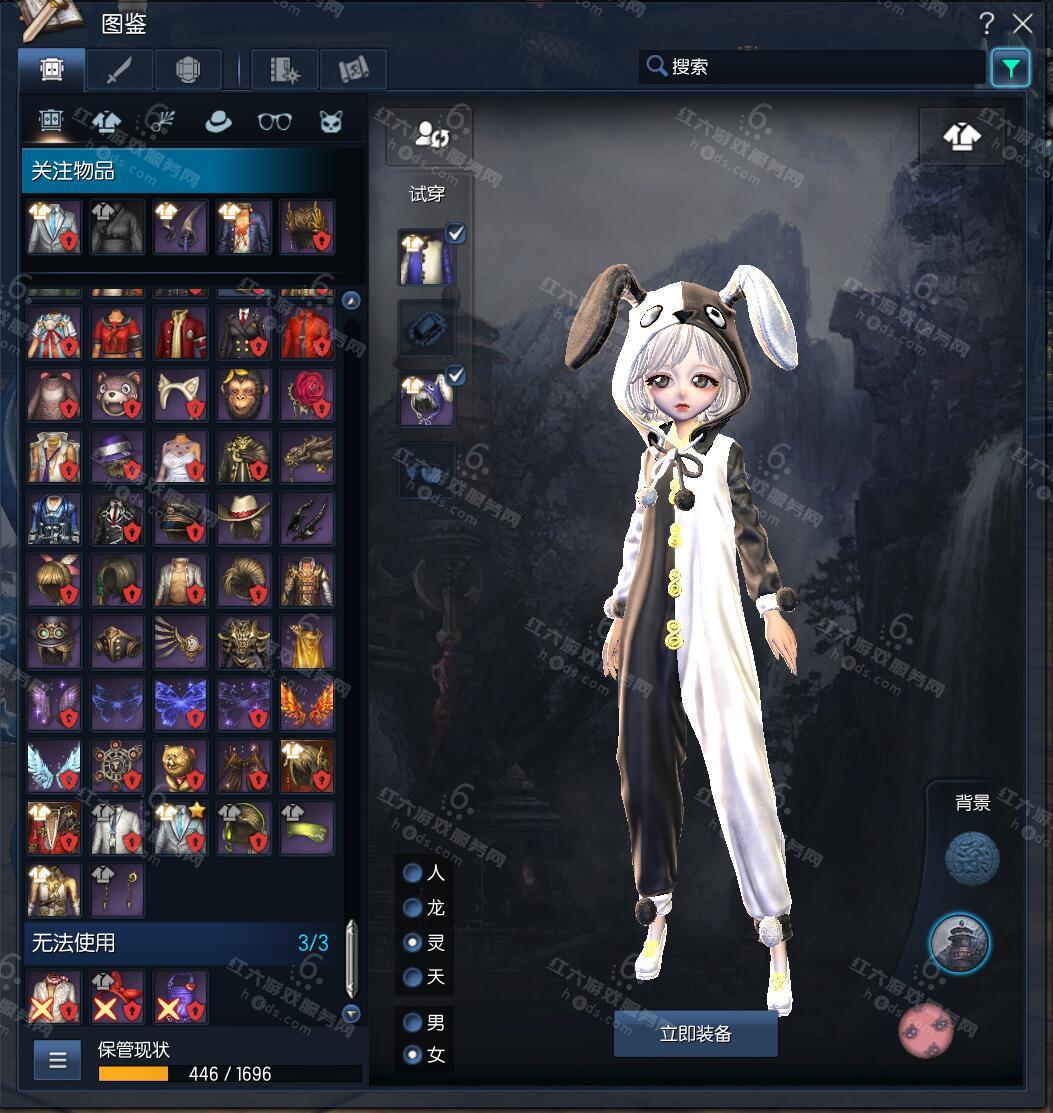The width and height of the screenshot is (1053, 1113).
Task: Select the 龙 race option
Action: point(412,908)
